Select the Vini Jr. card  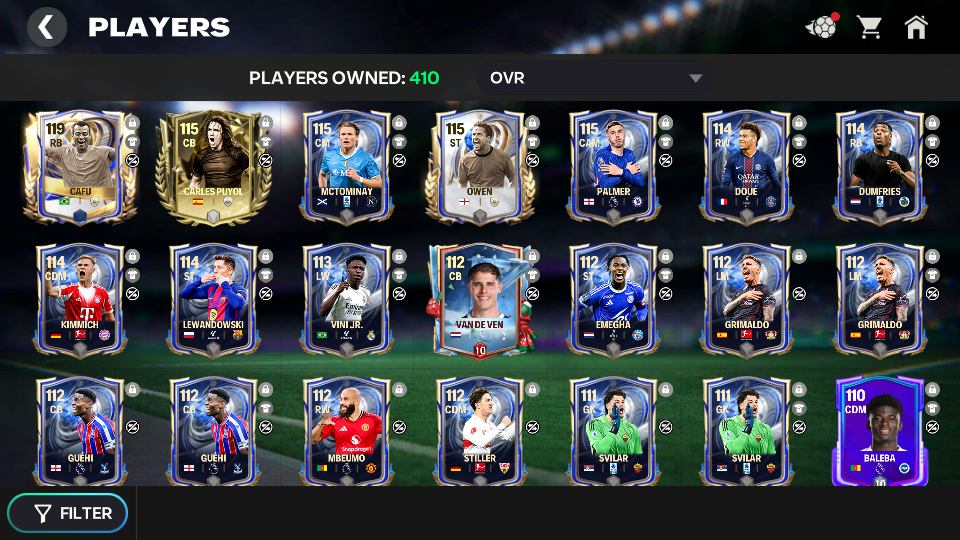347,298
